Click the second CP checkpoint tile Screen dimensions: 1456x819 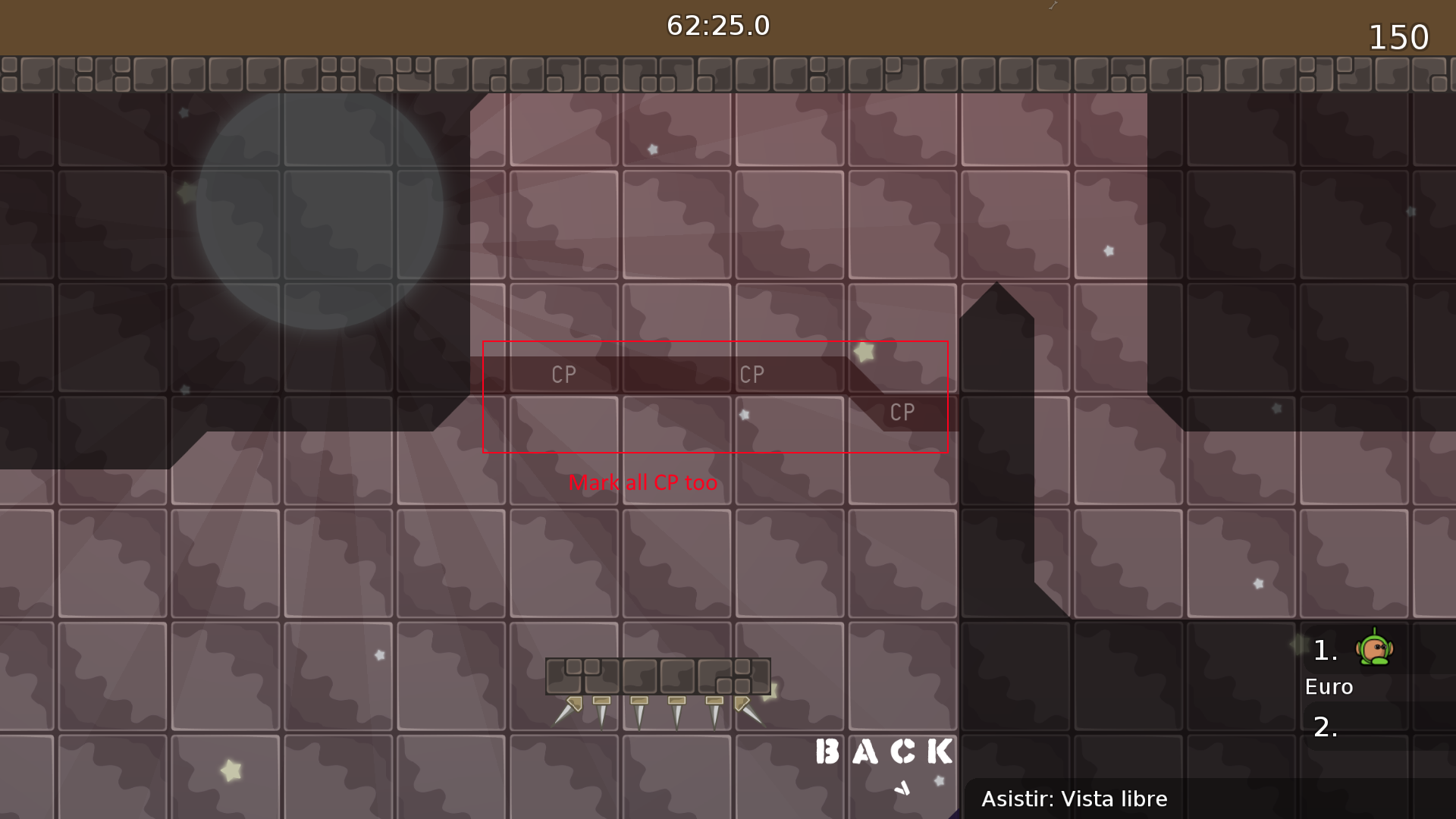click(x=753, y=373)
